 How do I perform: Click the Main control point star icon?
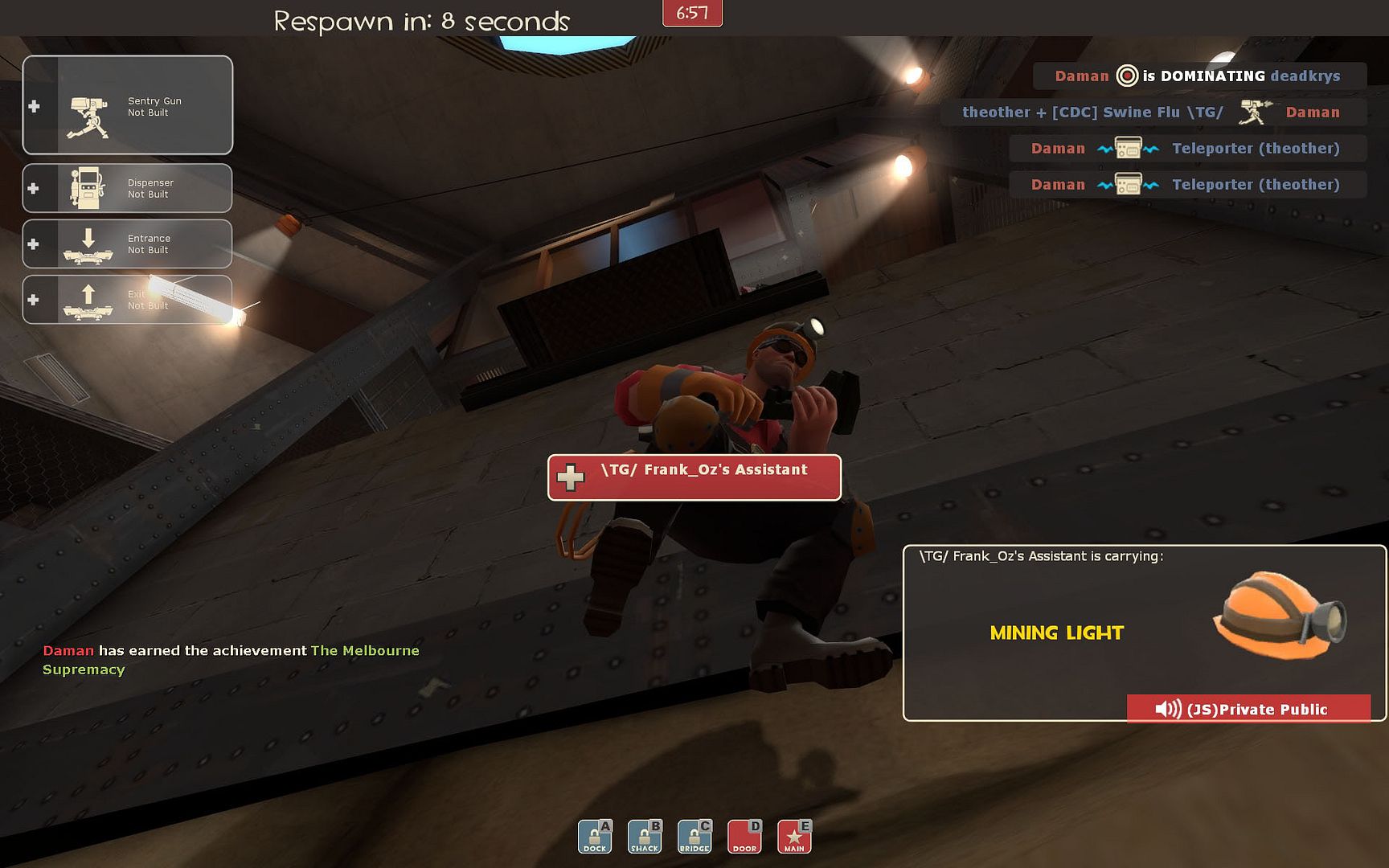[x=794, y=837]
